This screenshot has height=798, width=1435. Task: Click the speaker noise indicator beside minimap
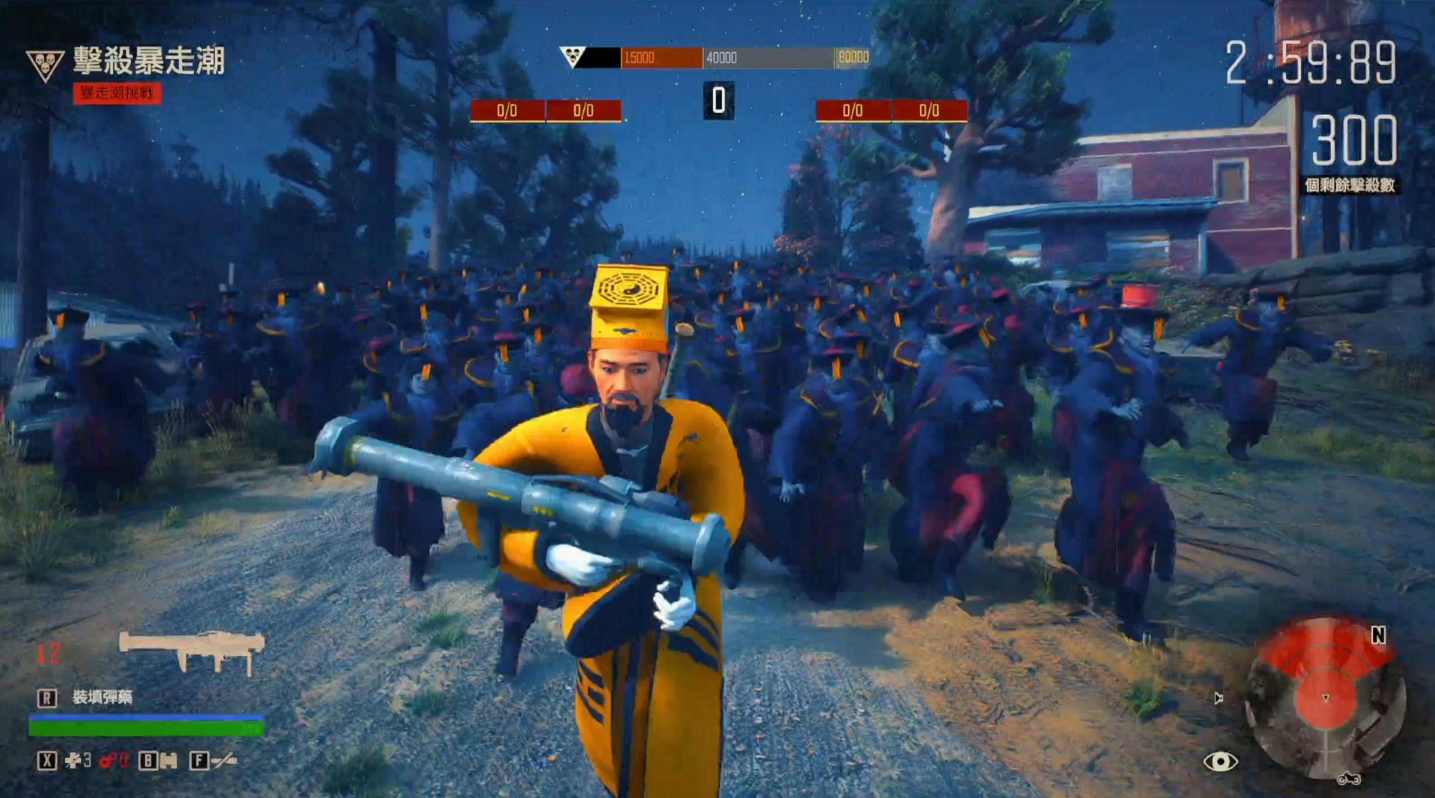[1219, 698]
